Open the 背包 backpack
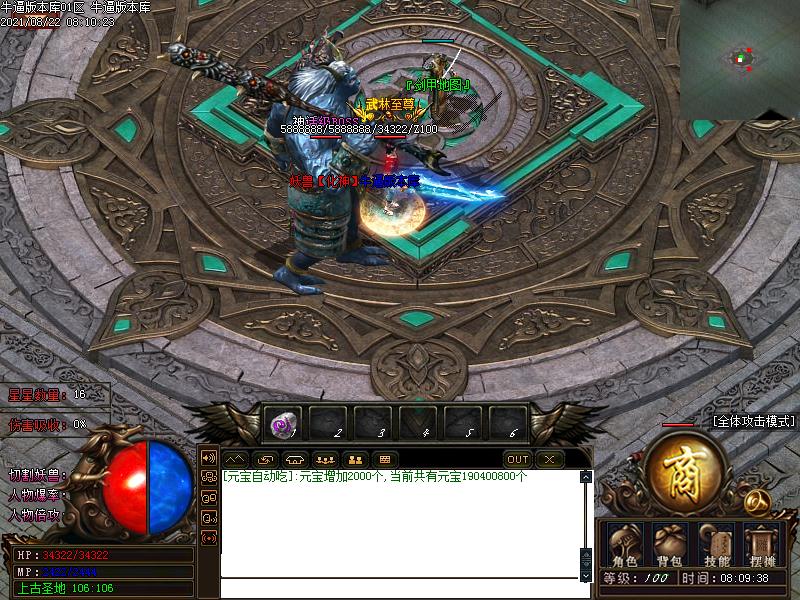 [x=668, y=546]
